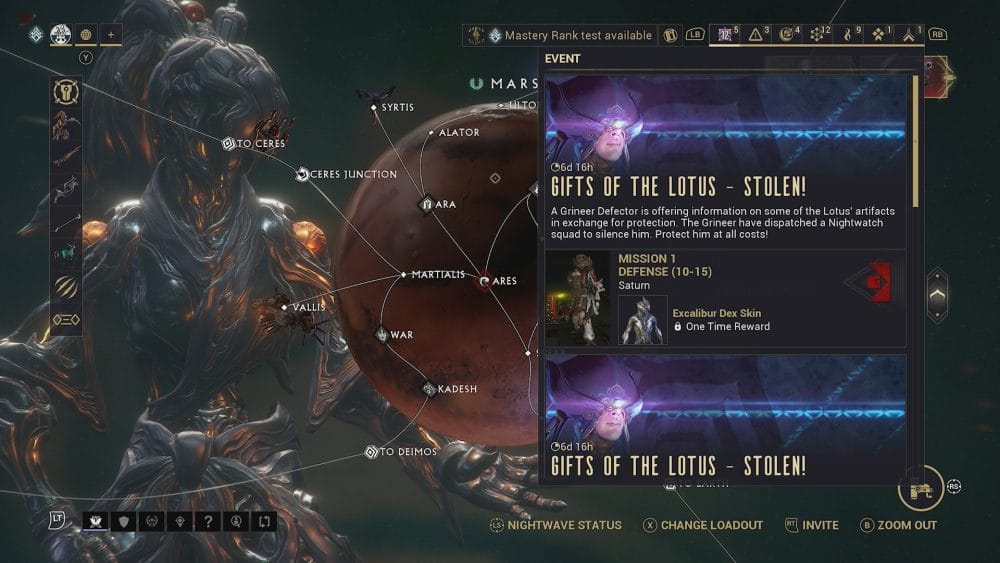Open the globe icon beside player avatar
Viewport: 1000px width, 563px height.
[x=86, y=34]
